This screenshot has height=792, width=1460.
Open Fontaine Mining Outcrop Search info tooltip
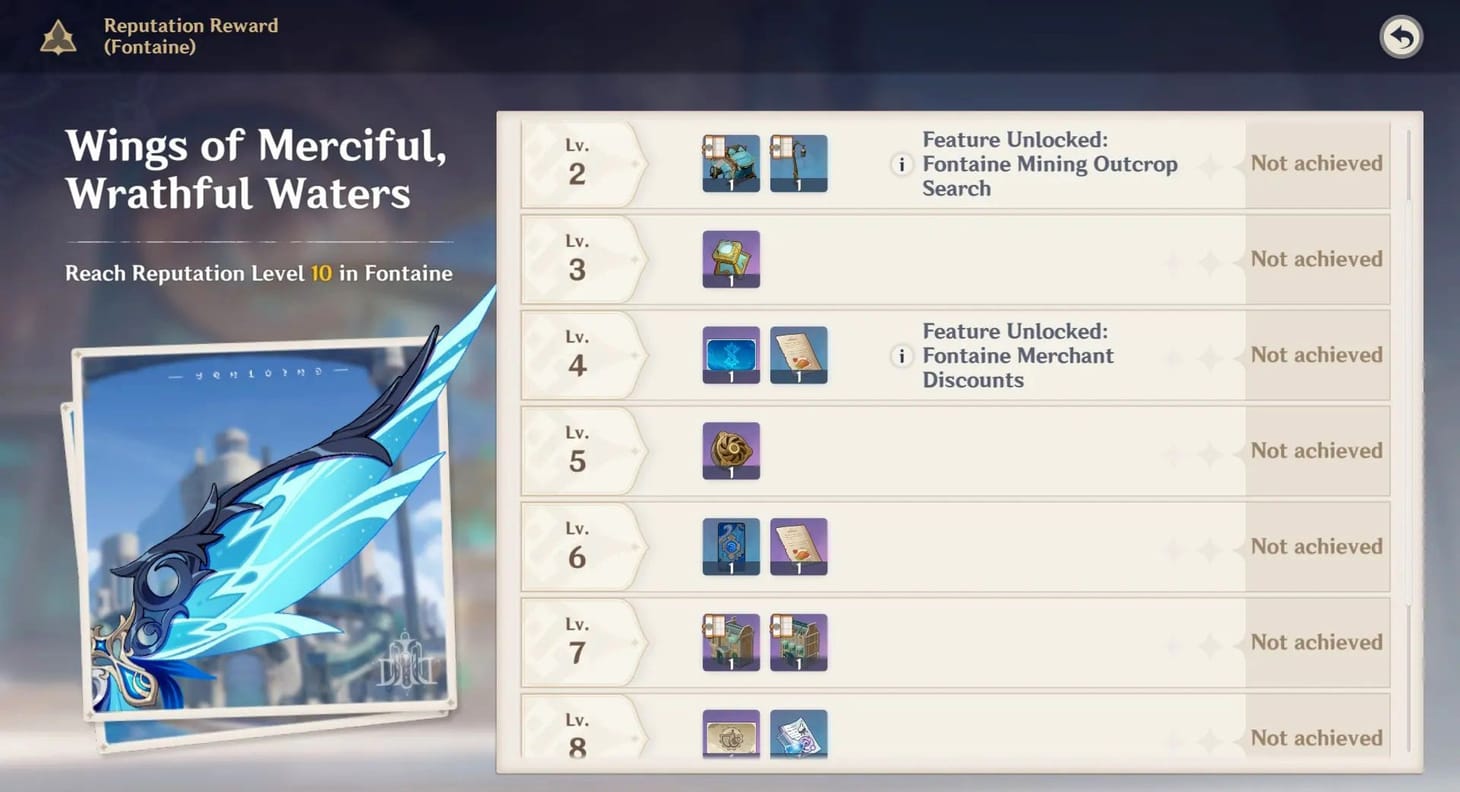point(901,164)
